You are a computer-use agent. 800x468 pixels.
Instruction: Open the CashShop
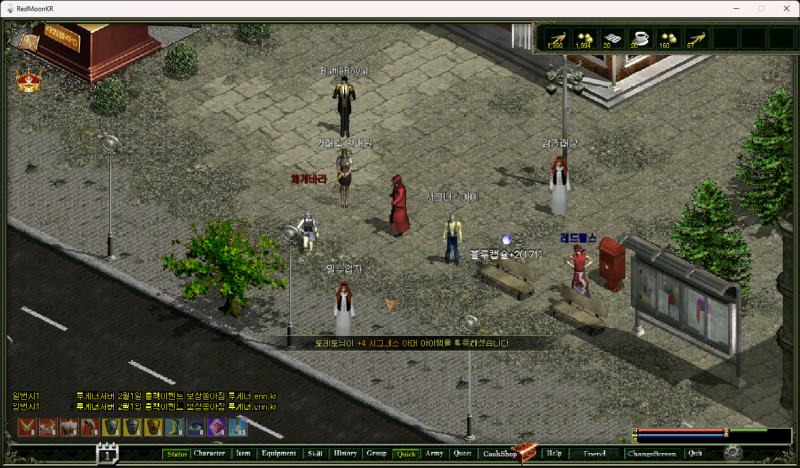click(500, 453)
